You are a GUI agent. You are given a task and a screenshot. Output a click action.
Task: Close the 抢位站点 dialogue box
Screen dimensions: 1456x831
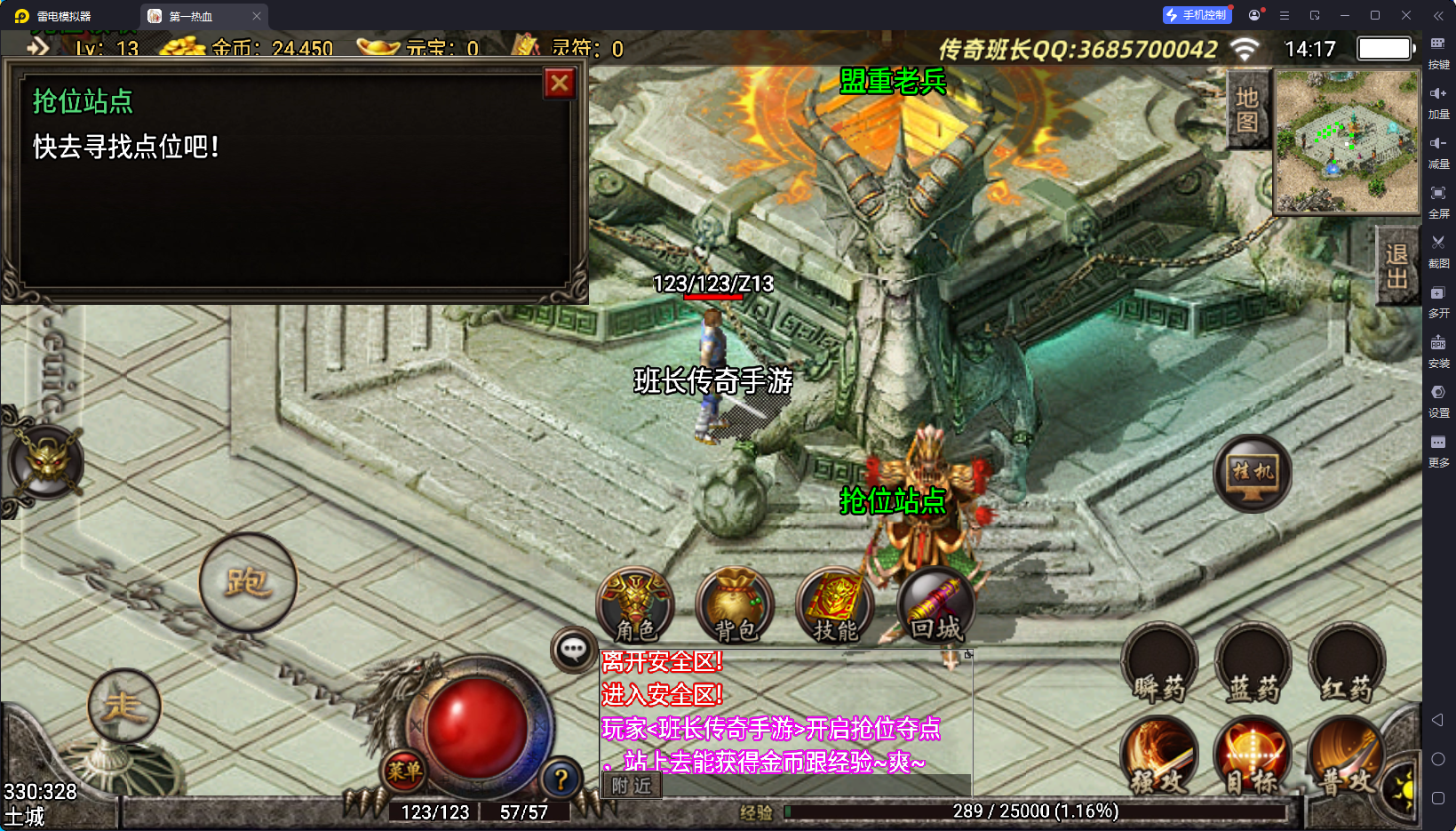click(x=560, y=84)
